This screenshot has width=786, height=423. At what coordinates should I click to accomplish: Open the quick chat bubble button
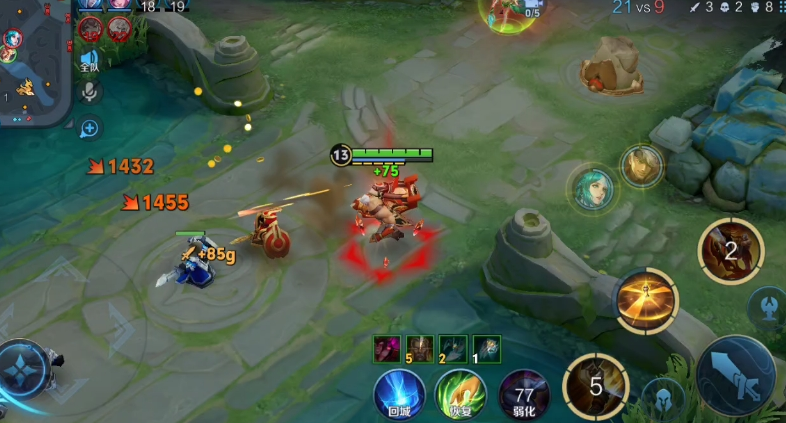pos(89,128)
